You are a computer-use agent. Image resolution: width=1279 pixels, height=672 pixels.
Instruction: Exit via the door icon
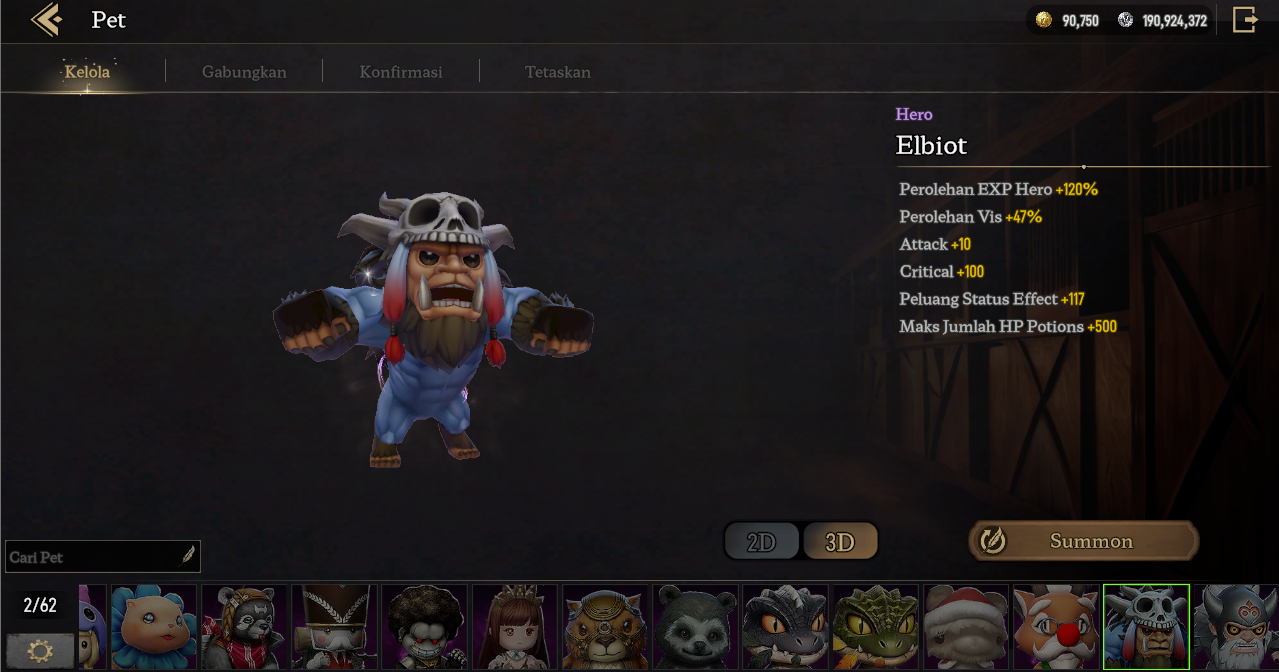coord(1244,20)
